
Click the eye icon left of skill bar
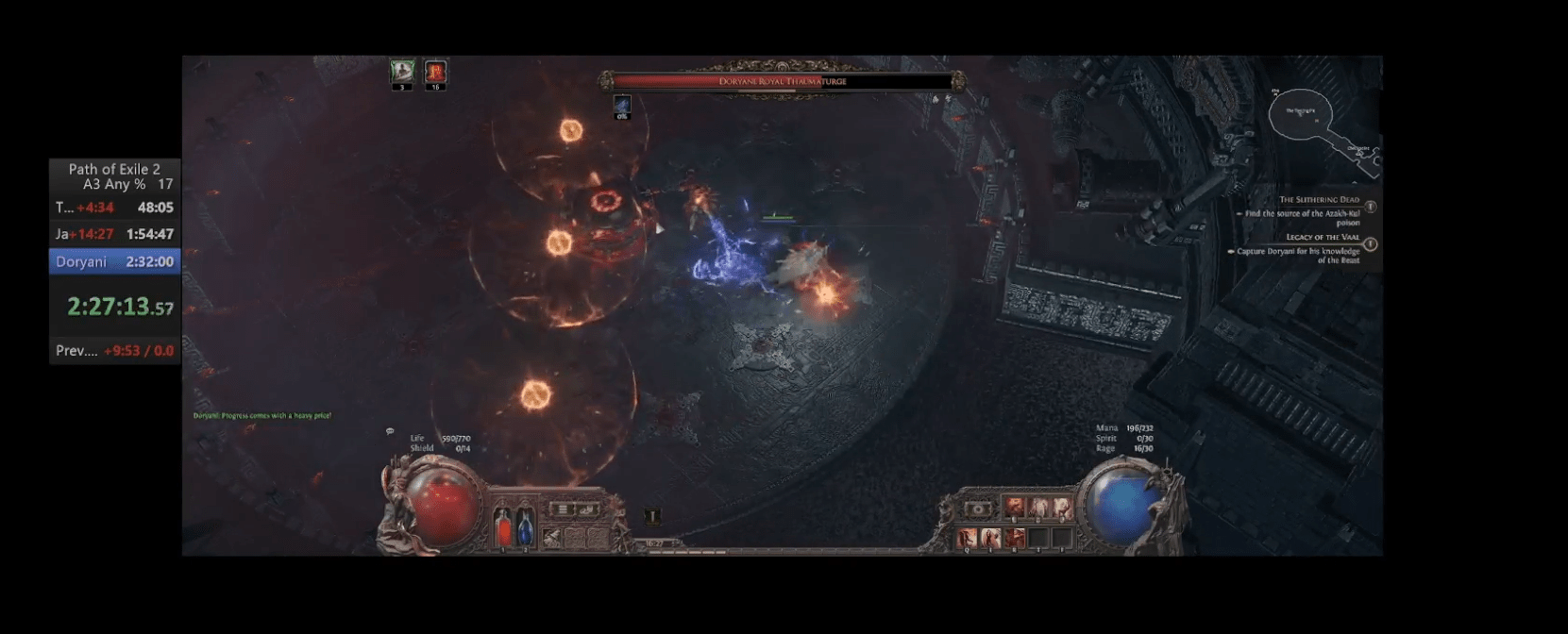pos(979,509)
